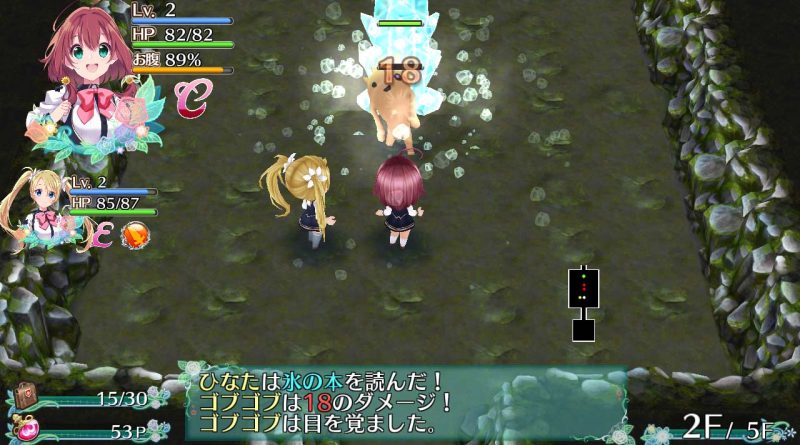Click the pink C rank emblem
Image resolution: width=800 pixels, height=445 pixels.
pos(189,97)
